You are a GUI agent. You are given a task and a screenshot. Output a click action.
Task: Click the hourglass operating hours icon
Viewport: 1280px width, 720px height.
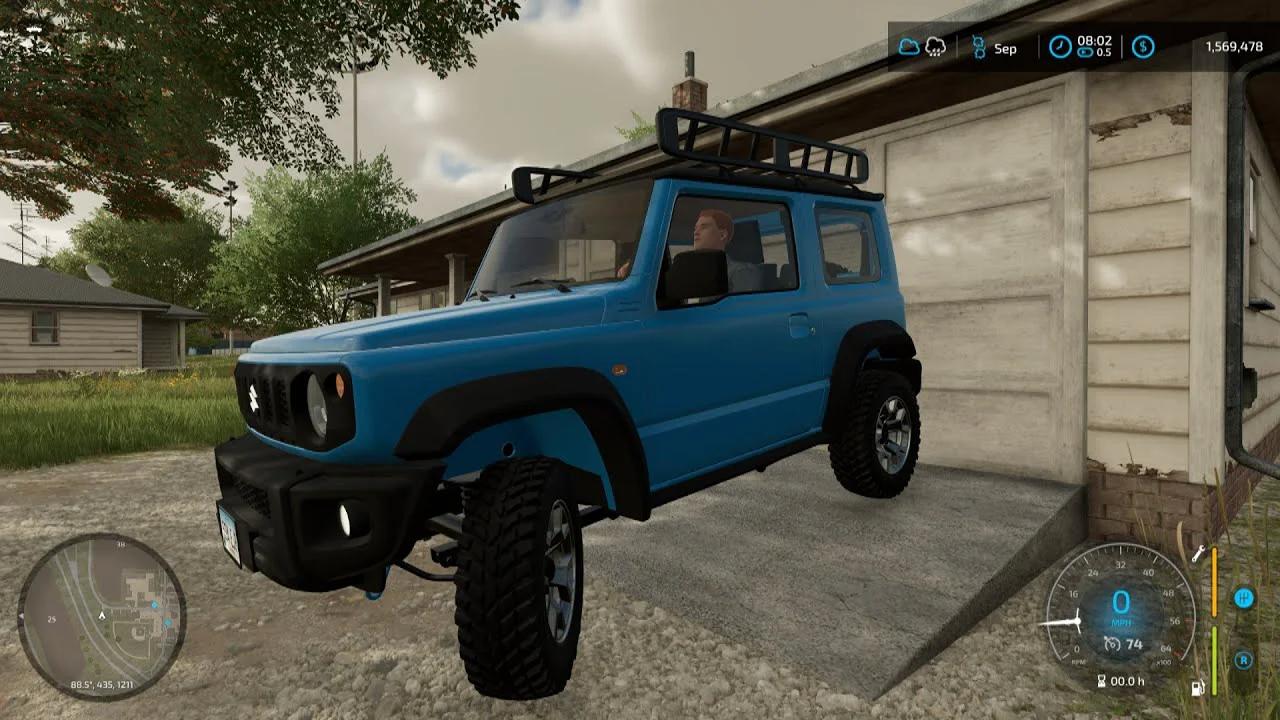(1102, 680)
